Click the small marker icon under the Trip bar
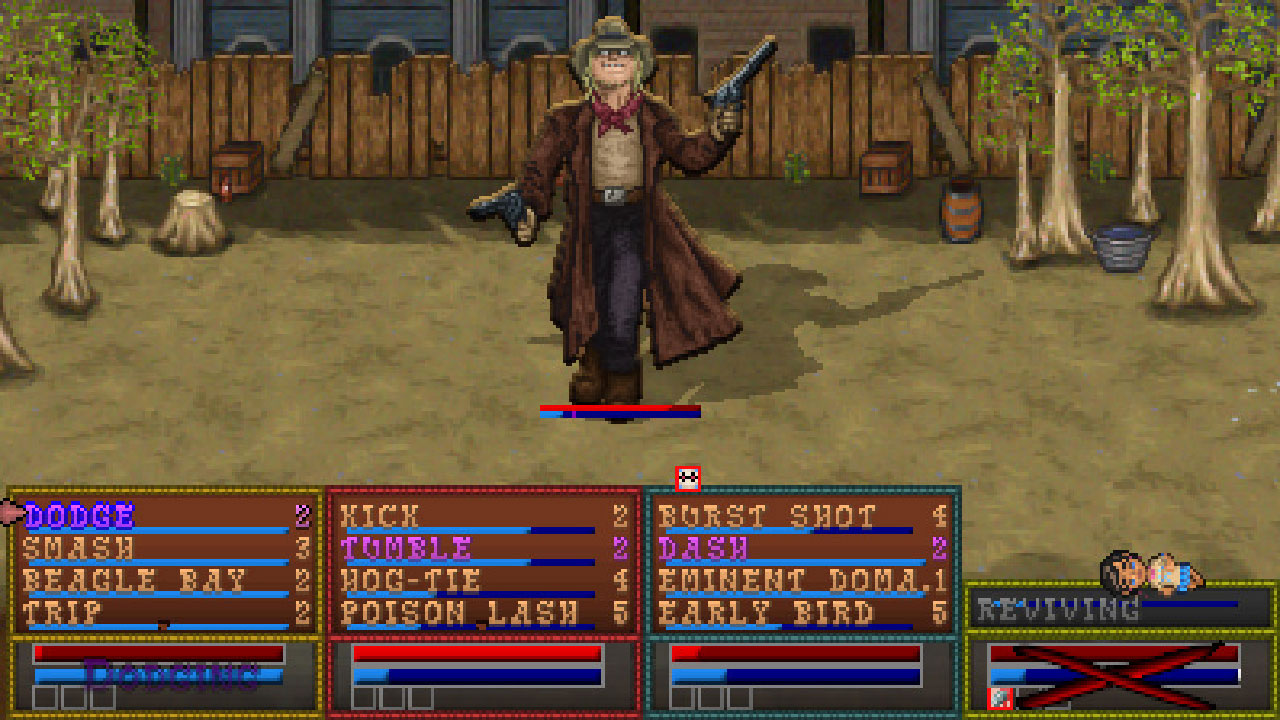The height and width of the screenshot is (720, 1280). click(x=162, y=623)
